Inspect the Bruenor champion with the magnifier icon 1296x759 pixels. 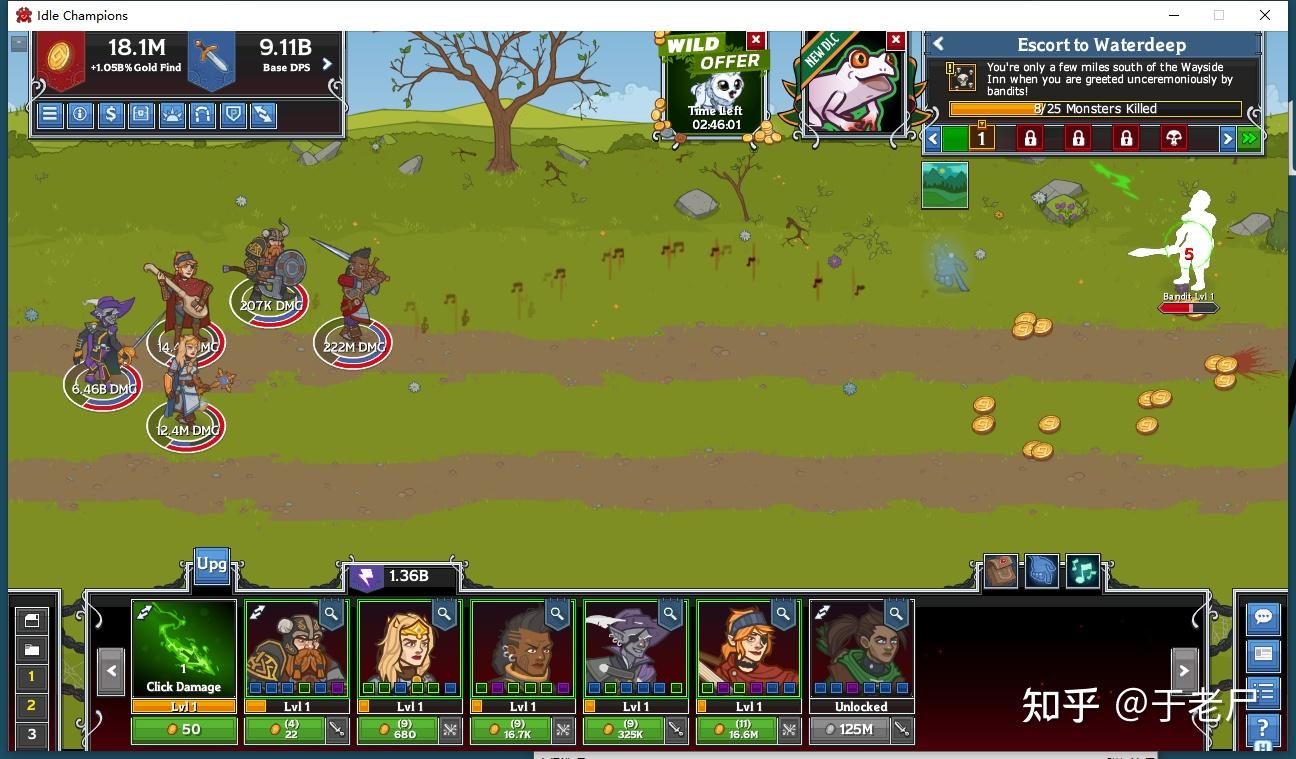point(330,615)
